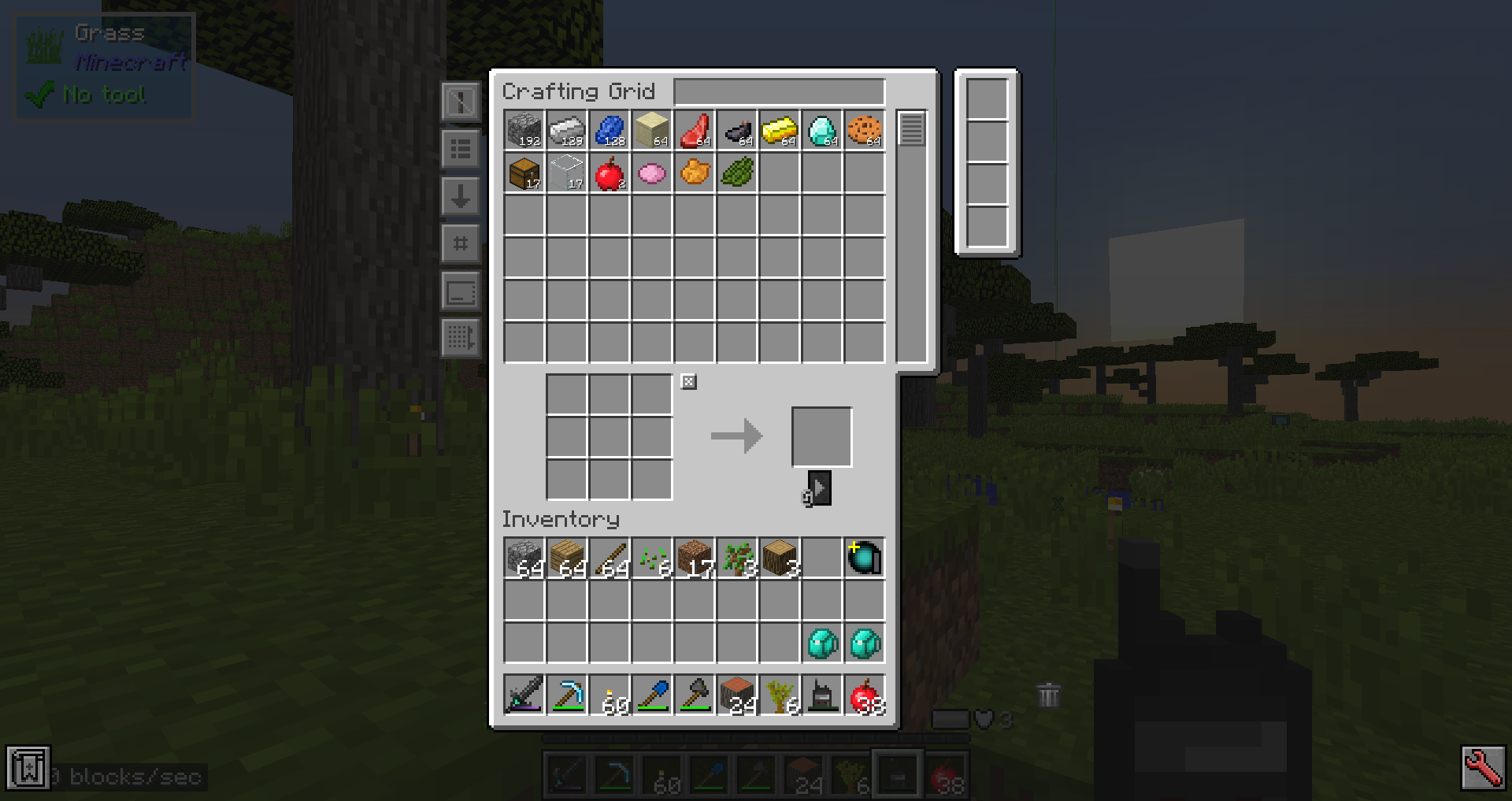
Task: Select the eye of ender inventory slot
Action: pos(864,558)
